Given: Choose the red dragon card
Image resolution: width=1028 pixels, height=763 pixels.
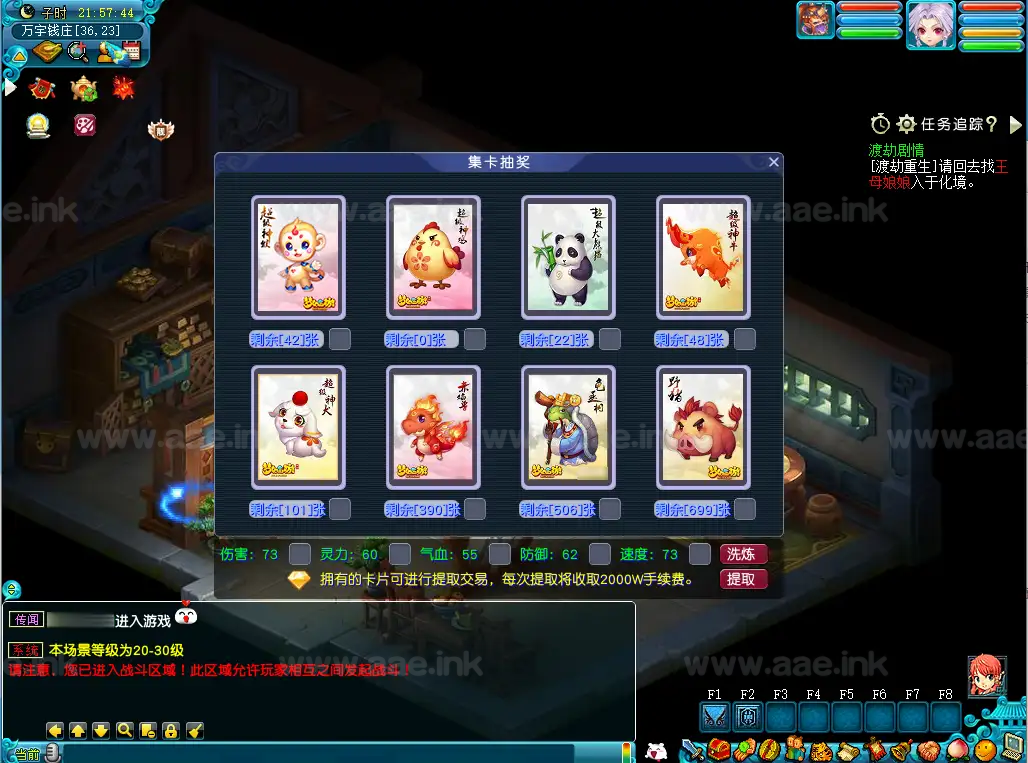Looking at the screenshot, I should pos(433,428).
